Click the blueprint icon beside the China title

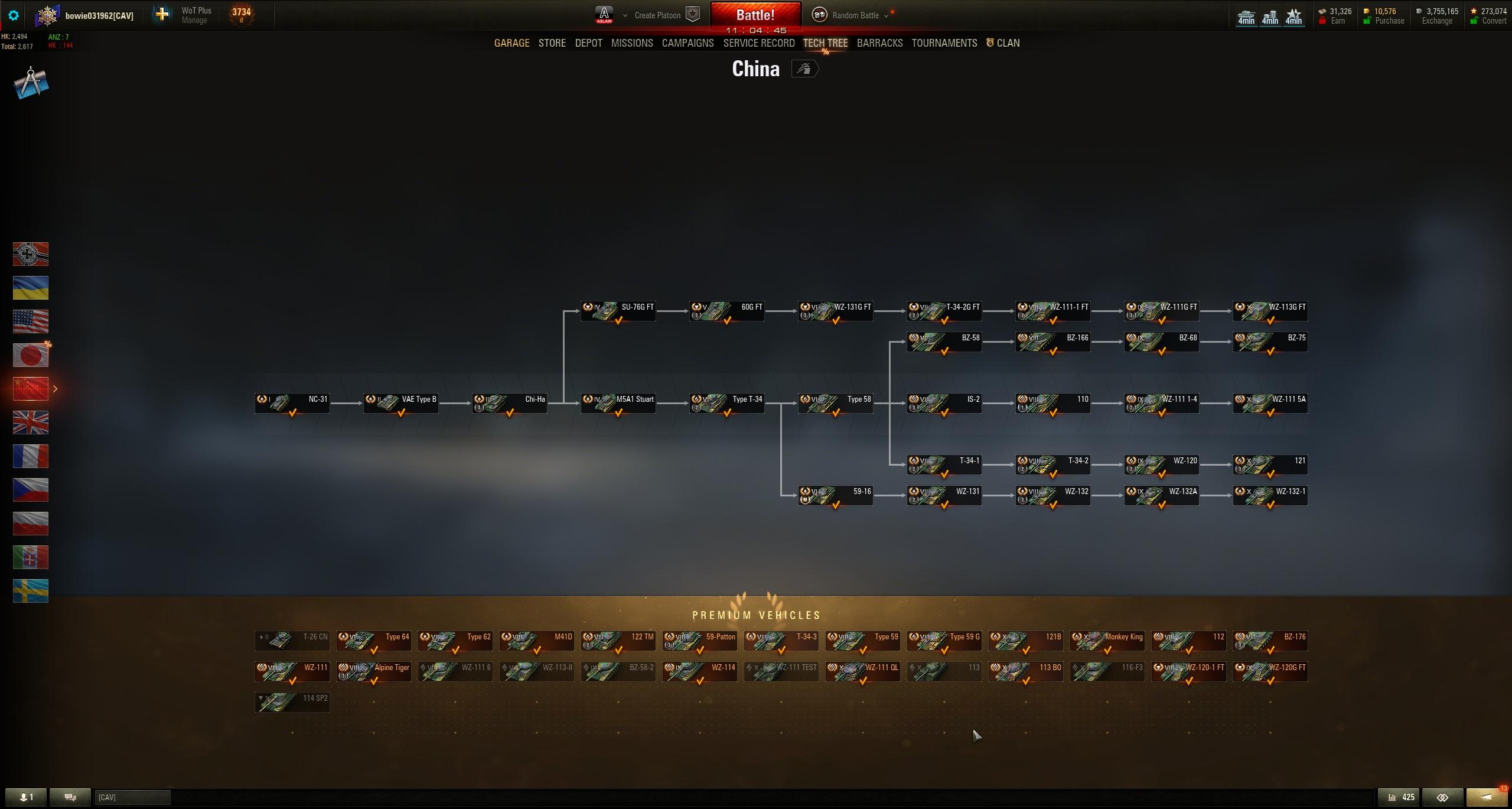pyautogui.click(x=804, y=69)
